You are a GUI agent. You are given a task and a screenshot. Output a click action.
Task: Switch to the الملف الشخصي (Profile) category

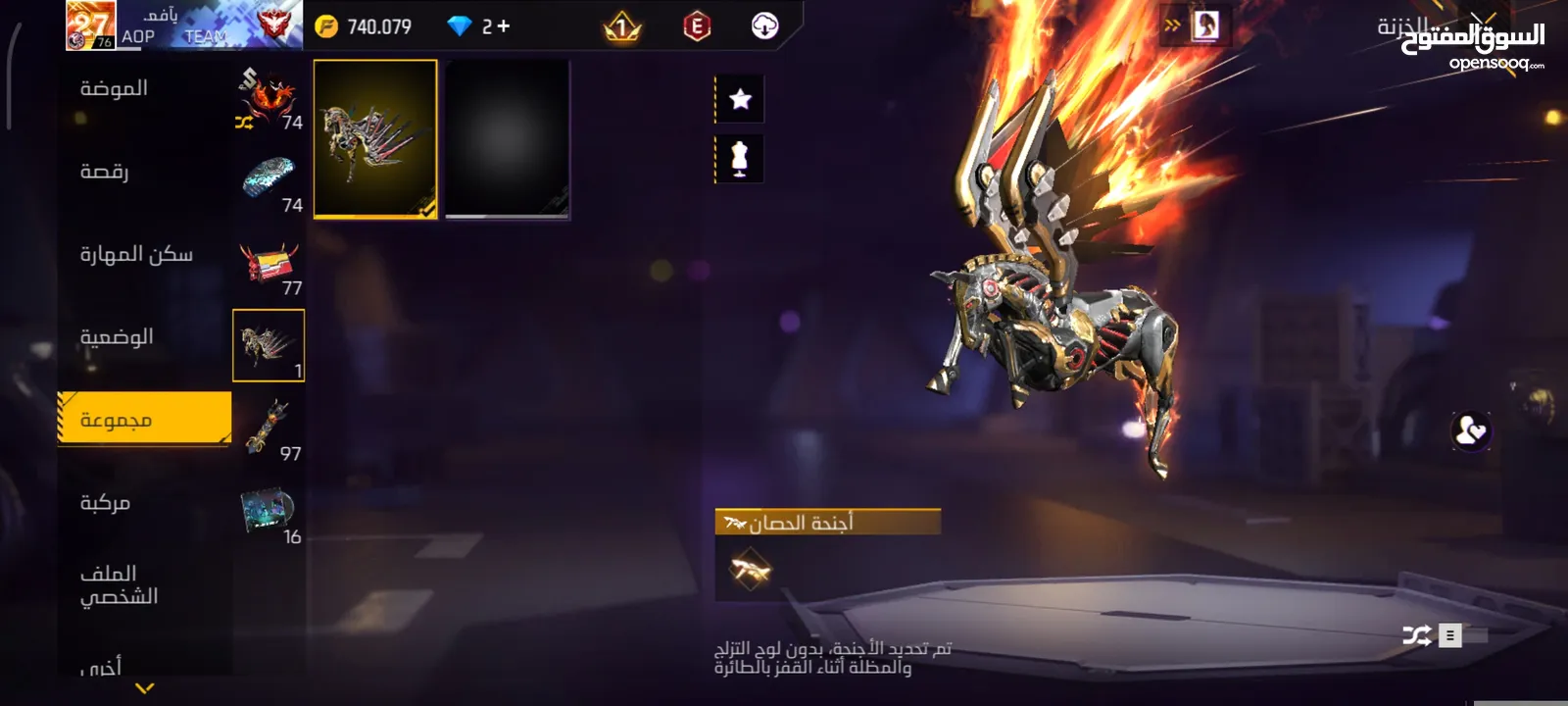tap(119, 584)
